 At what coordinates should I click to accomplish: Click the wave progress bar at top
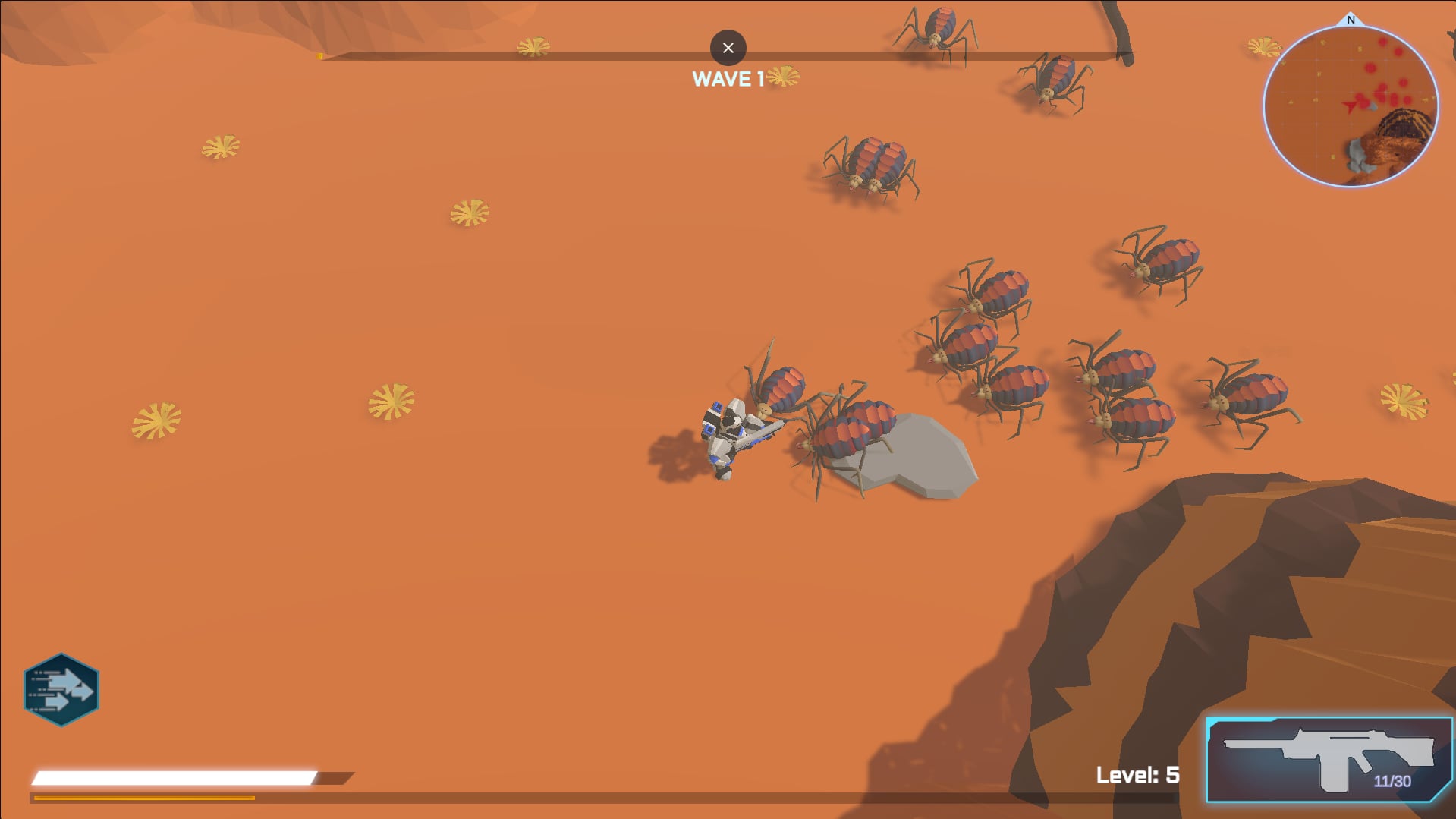[x=531, y=55]
